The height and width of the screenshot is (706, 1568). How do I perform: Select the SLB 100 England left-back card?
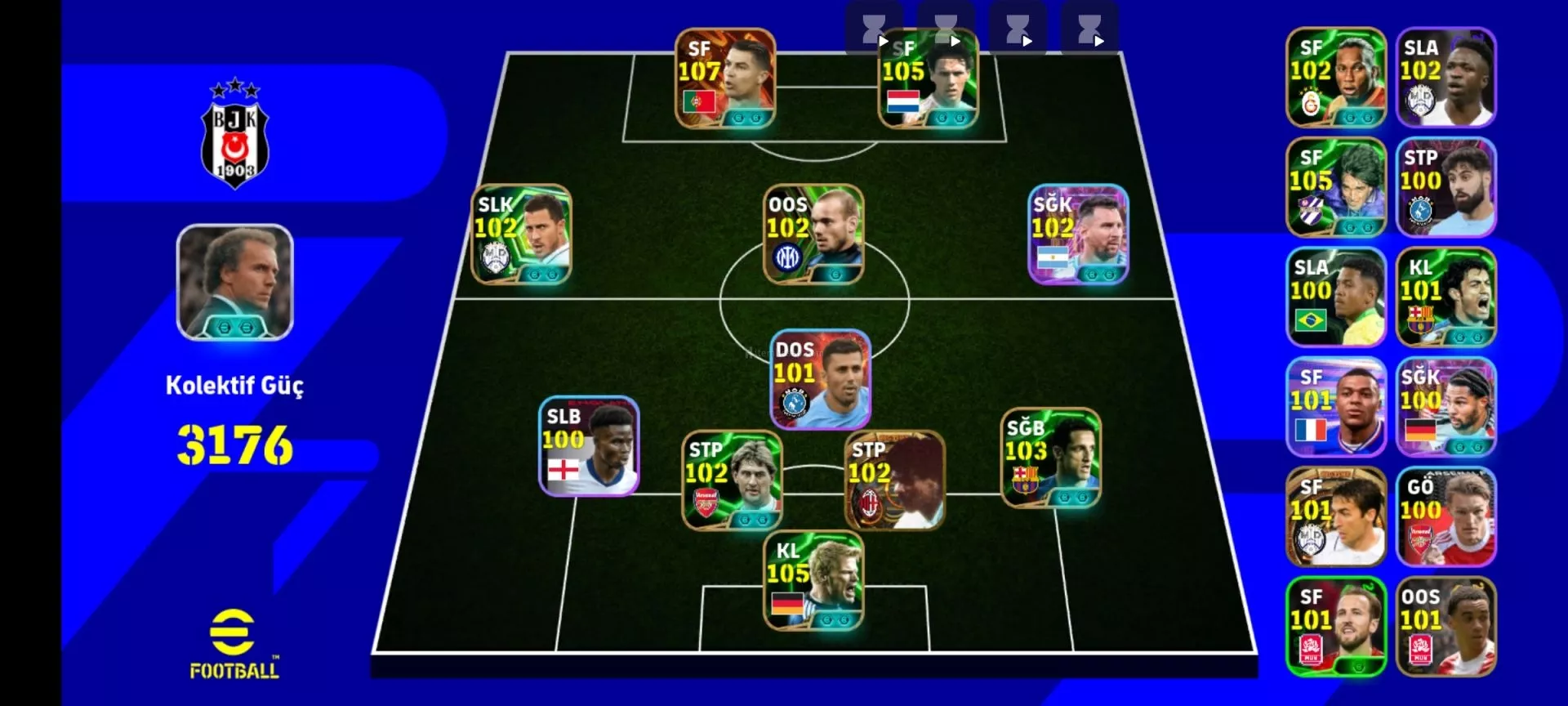click(x=589, y=446)
